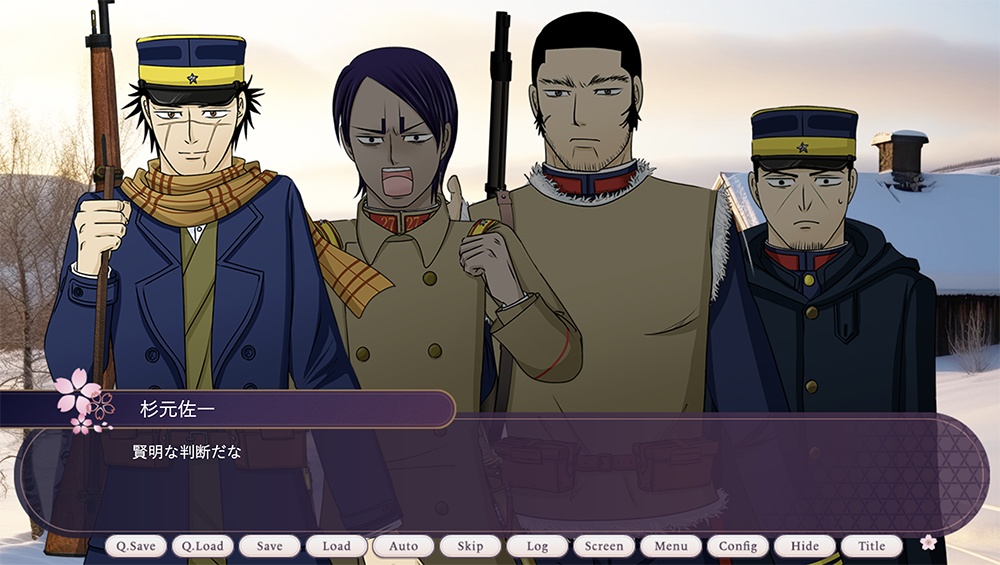Toggle Auto text advance
This screenshot has width=1000, height=565.
(404, 546)
